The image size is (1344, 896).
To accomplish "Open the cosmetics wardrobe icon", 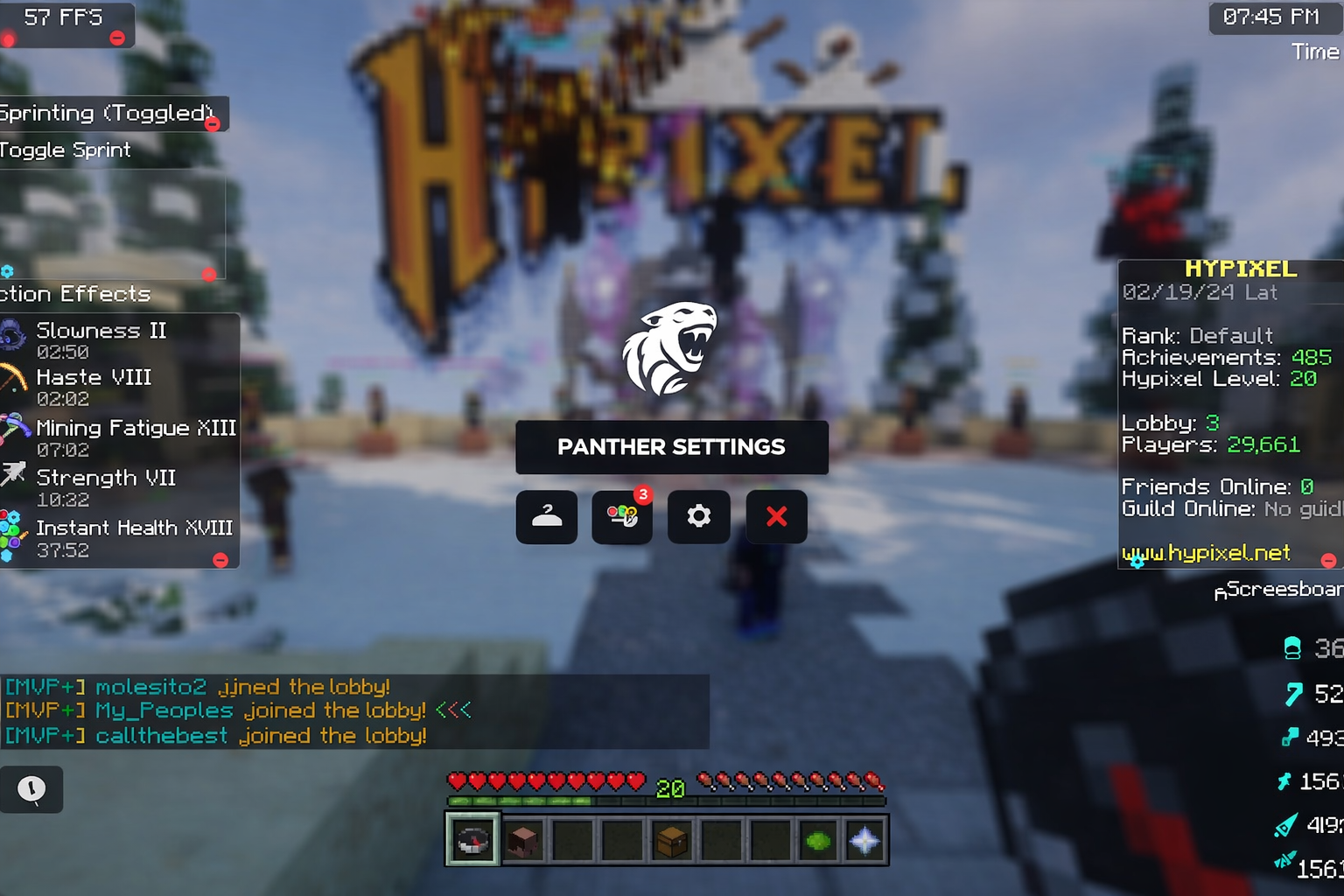I will click(x=546, y=516).
